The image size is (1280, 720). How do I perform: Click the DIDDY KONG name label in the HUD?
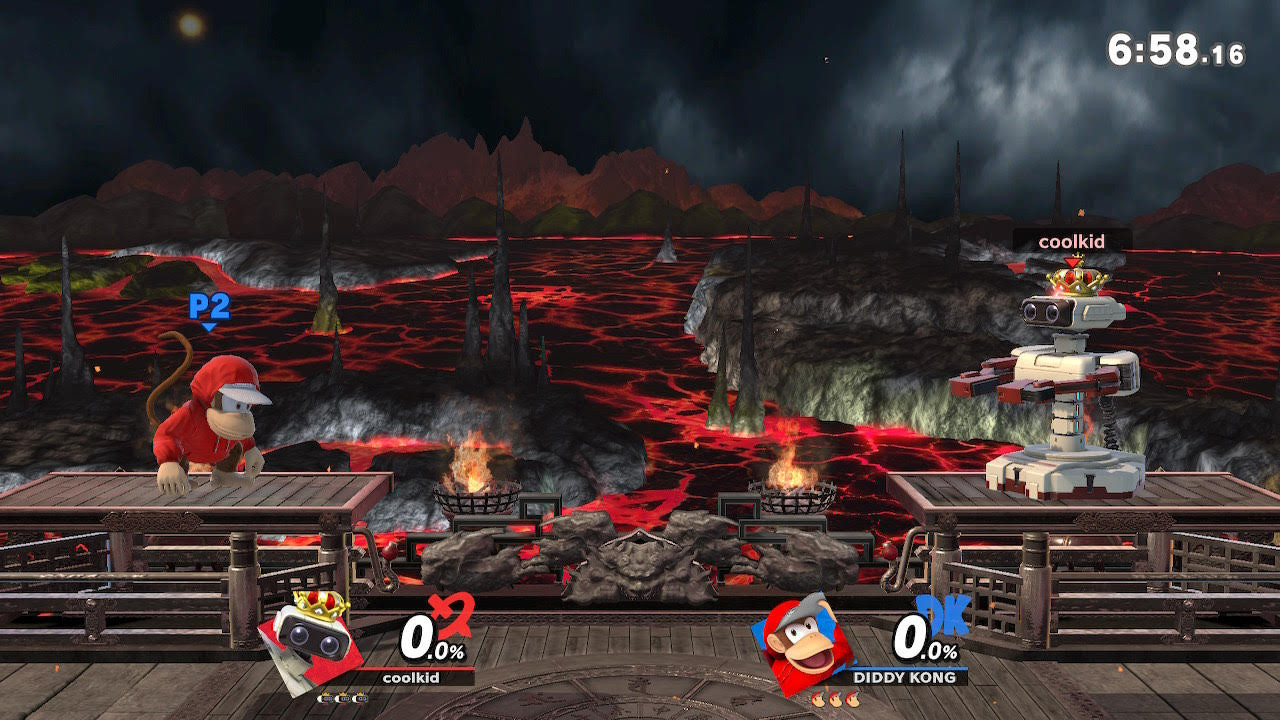tap(905, 676)
